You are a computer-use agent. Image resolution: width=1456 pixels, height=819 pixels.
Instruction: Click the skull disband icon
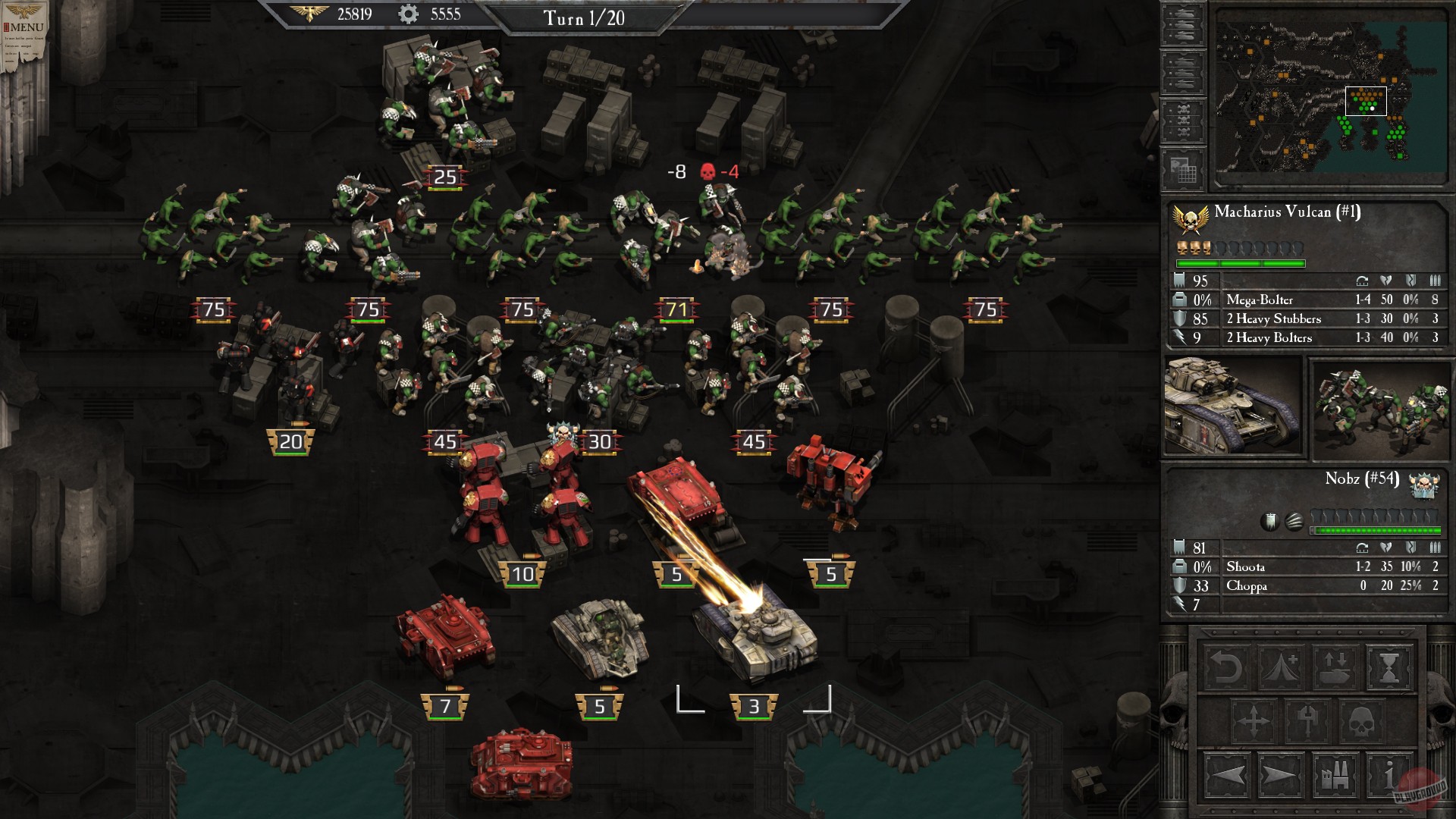(1362, 720)
